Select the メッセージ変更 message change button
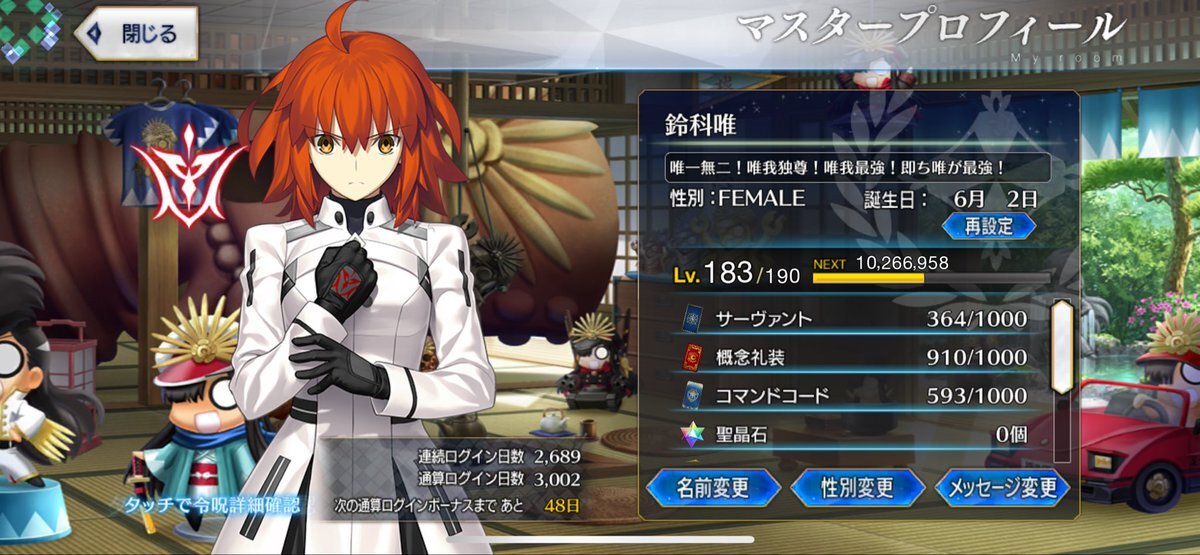 click(1003, 487)
